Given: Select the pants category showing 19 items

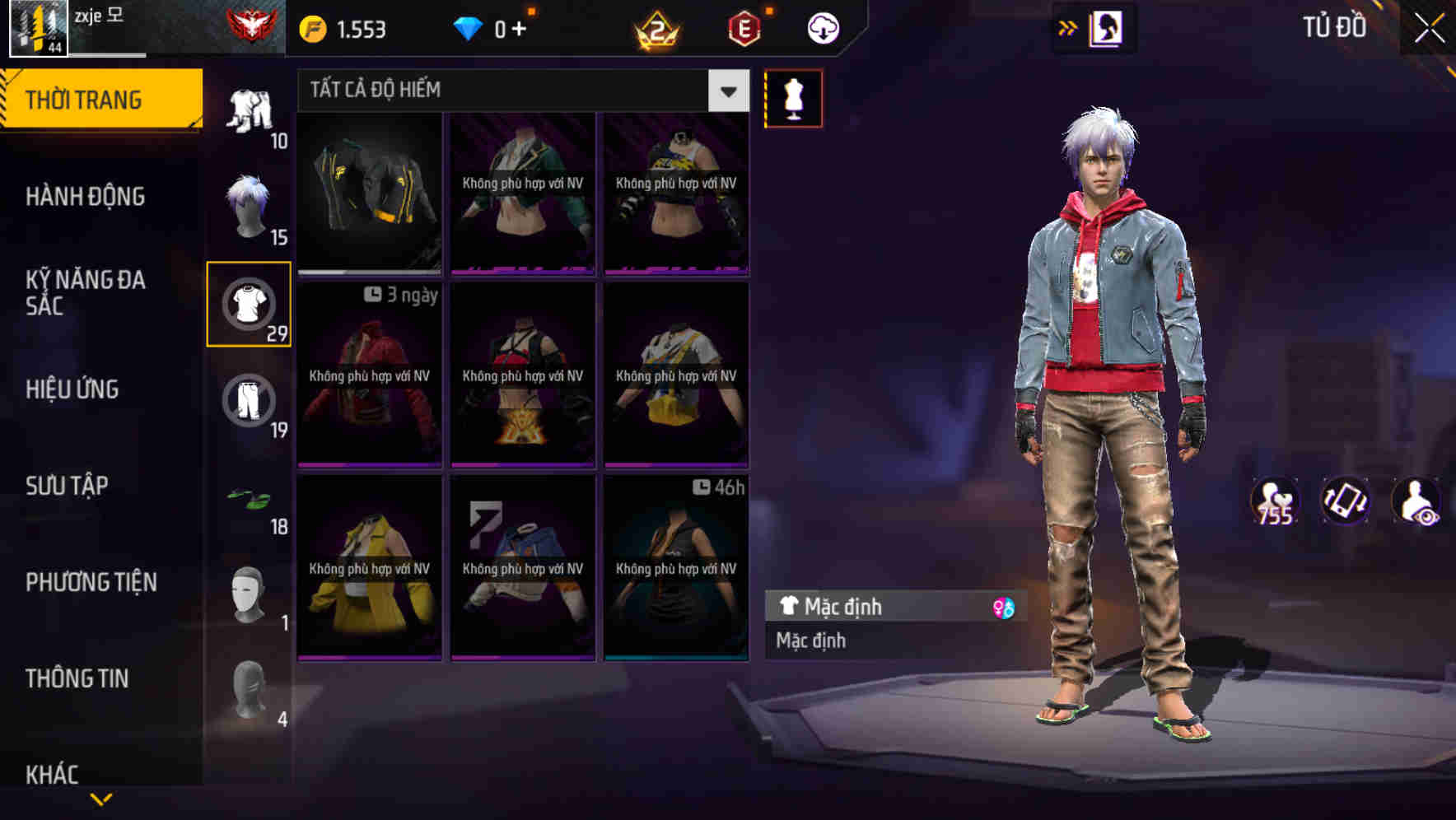Looking at the screenshot, I should [248, 401].
